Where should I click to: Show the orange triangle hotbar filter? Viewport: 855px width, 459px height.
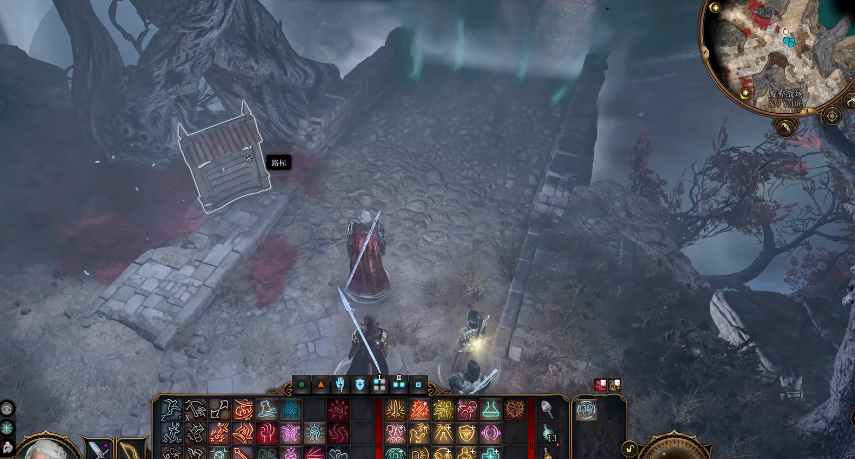click(320, 383)
